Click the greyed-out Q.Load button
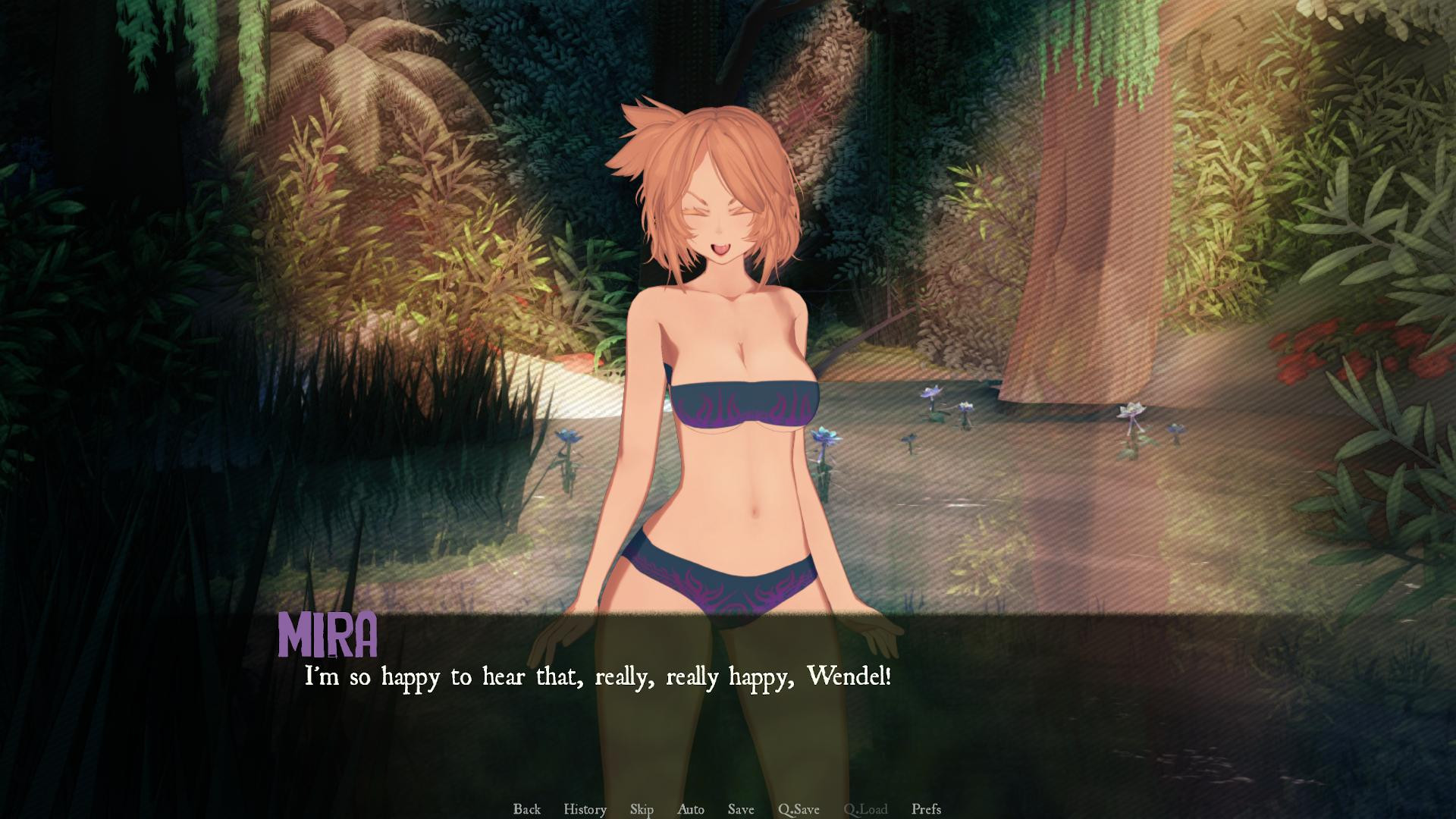The height and width of the screenshot is (819, 1456). click(x=865, y=809)
